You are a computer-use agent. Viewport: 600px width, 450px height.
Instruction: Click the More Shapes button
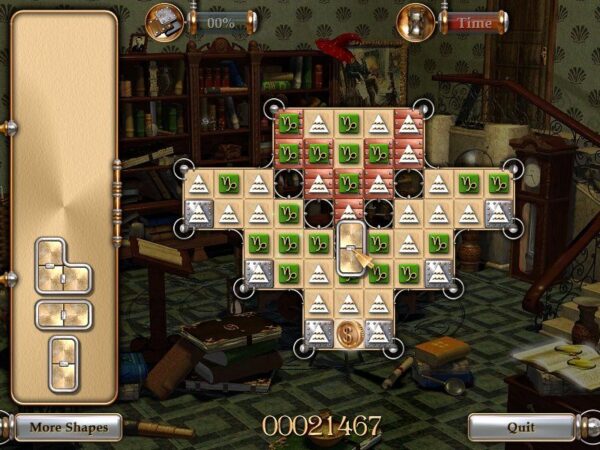pyautogui.click(x=68, y=427)
